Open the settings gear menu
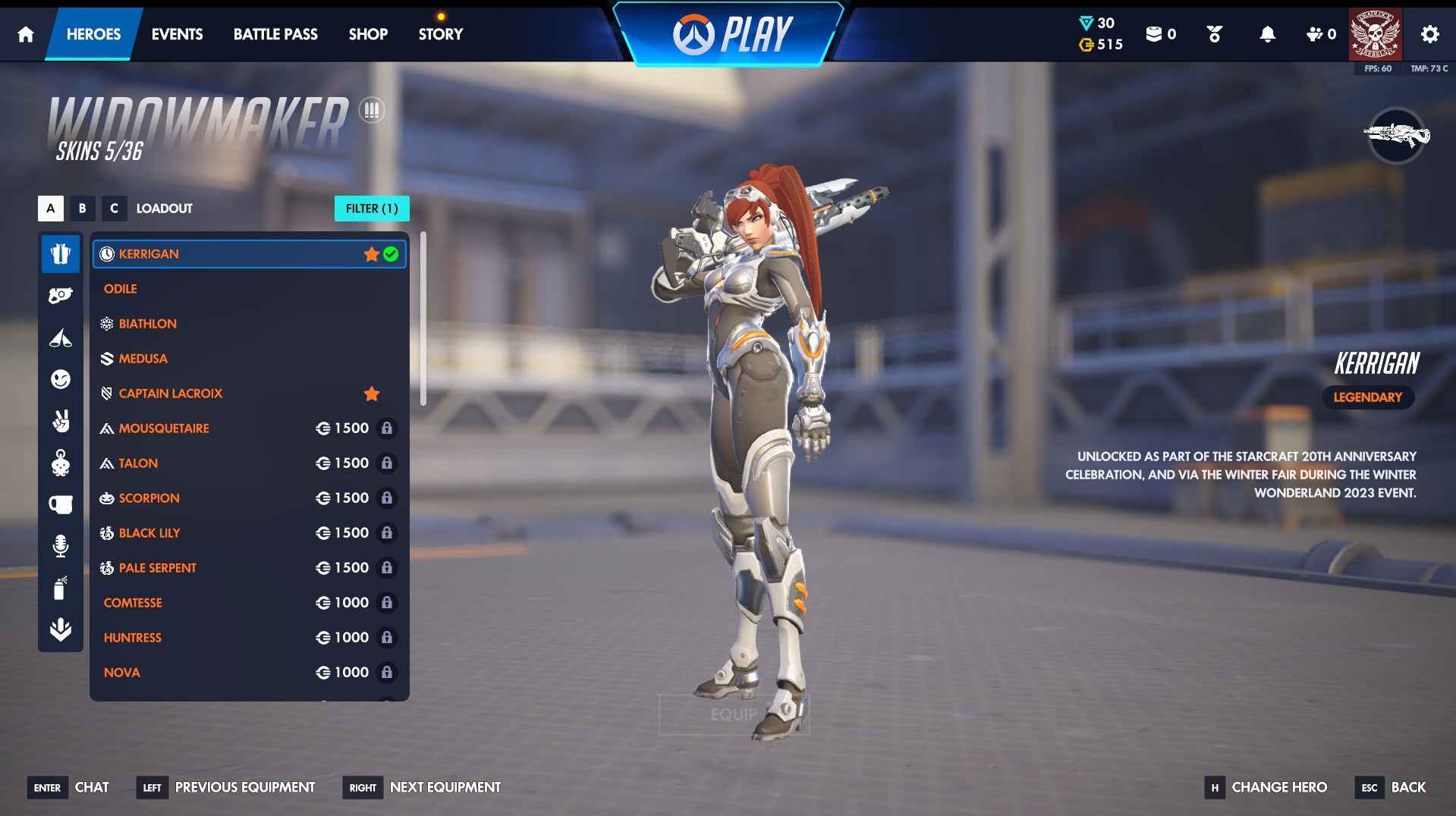 pos(1429,34)
